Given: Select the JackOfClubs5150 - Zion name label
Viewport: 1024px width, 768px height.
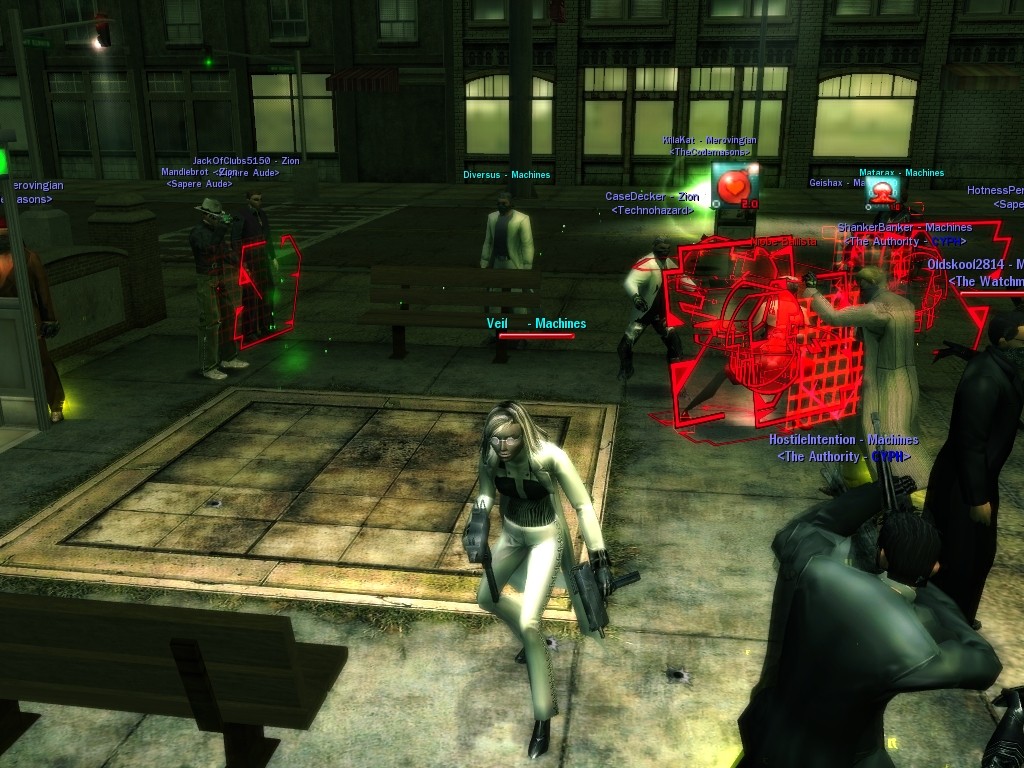Looking at the screenshot, I should coord(246,161).
